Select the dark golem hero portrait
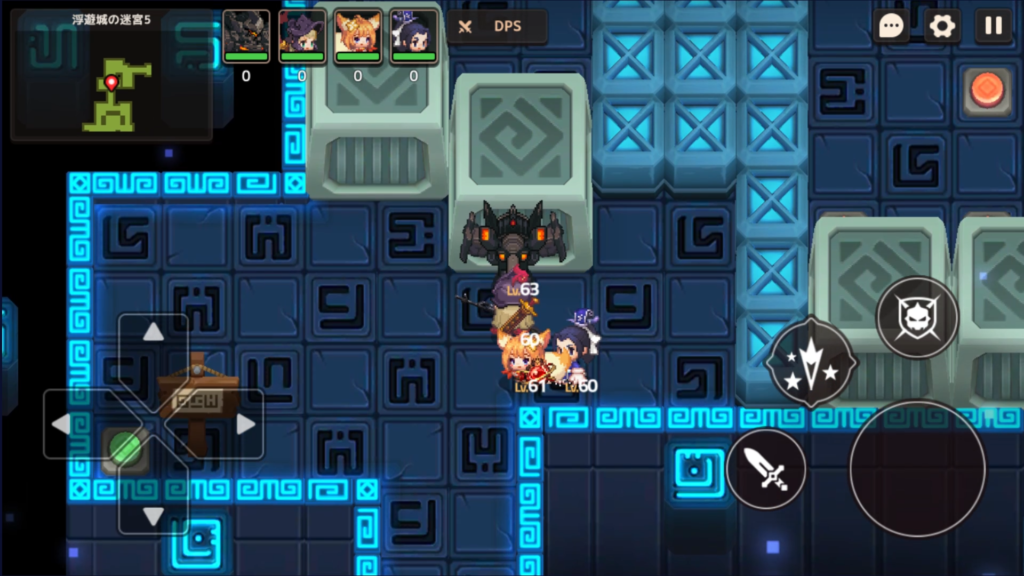Screen dimensions: 1024x576 pos(246,36)
